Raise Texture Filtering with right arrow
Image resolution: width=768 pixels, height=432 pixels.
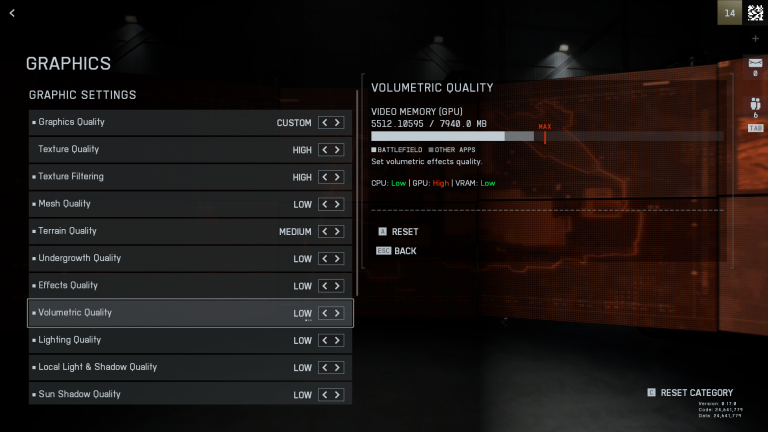(x=338, y=177)
